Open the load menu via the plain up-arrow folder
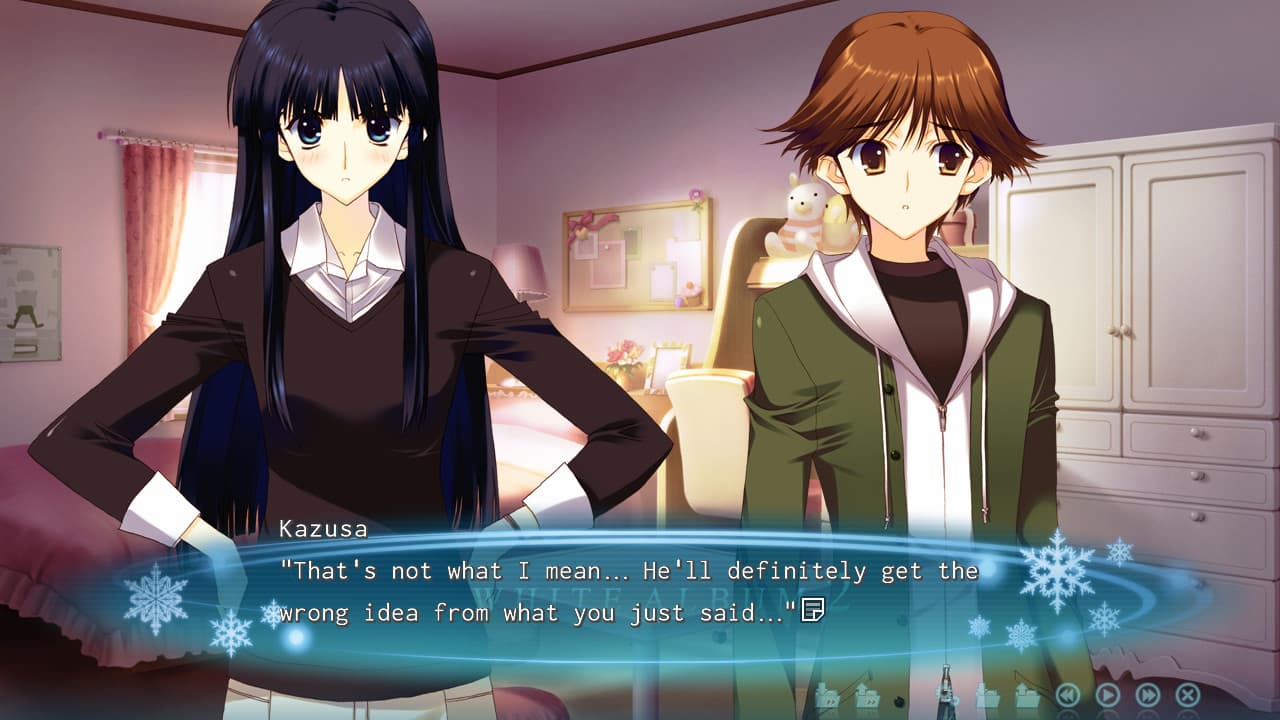 [x=1027, y=694]
